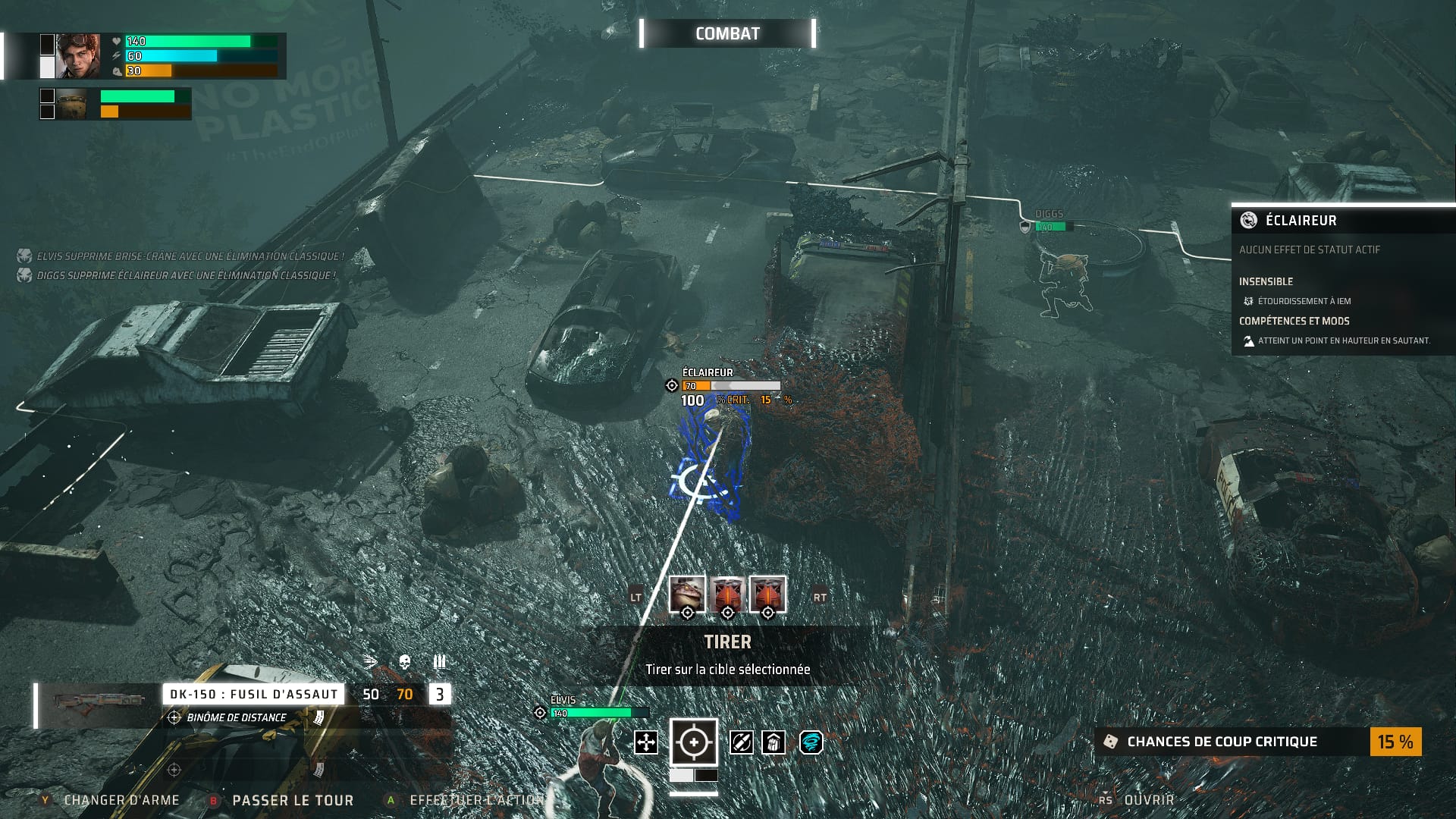The height and width of the screenshot is (819, 1456).
Task: Use the fist and shield ability
Action: tap(773, 742)
